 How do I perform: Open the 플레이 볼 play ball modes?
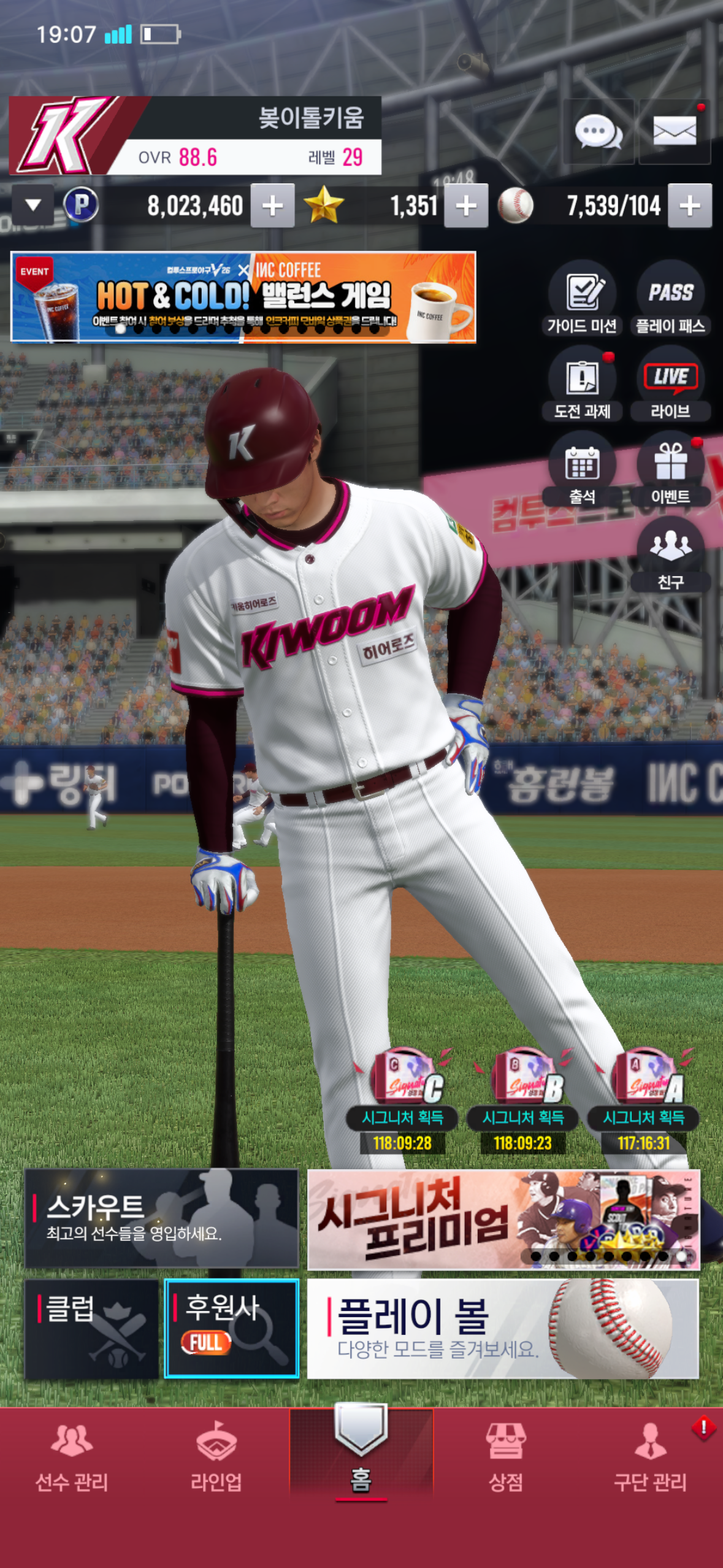tap(503, 1329)
